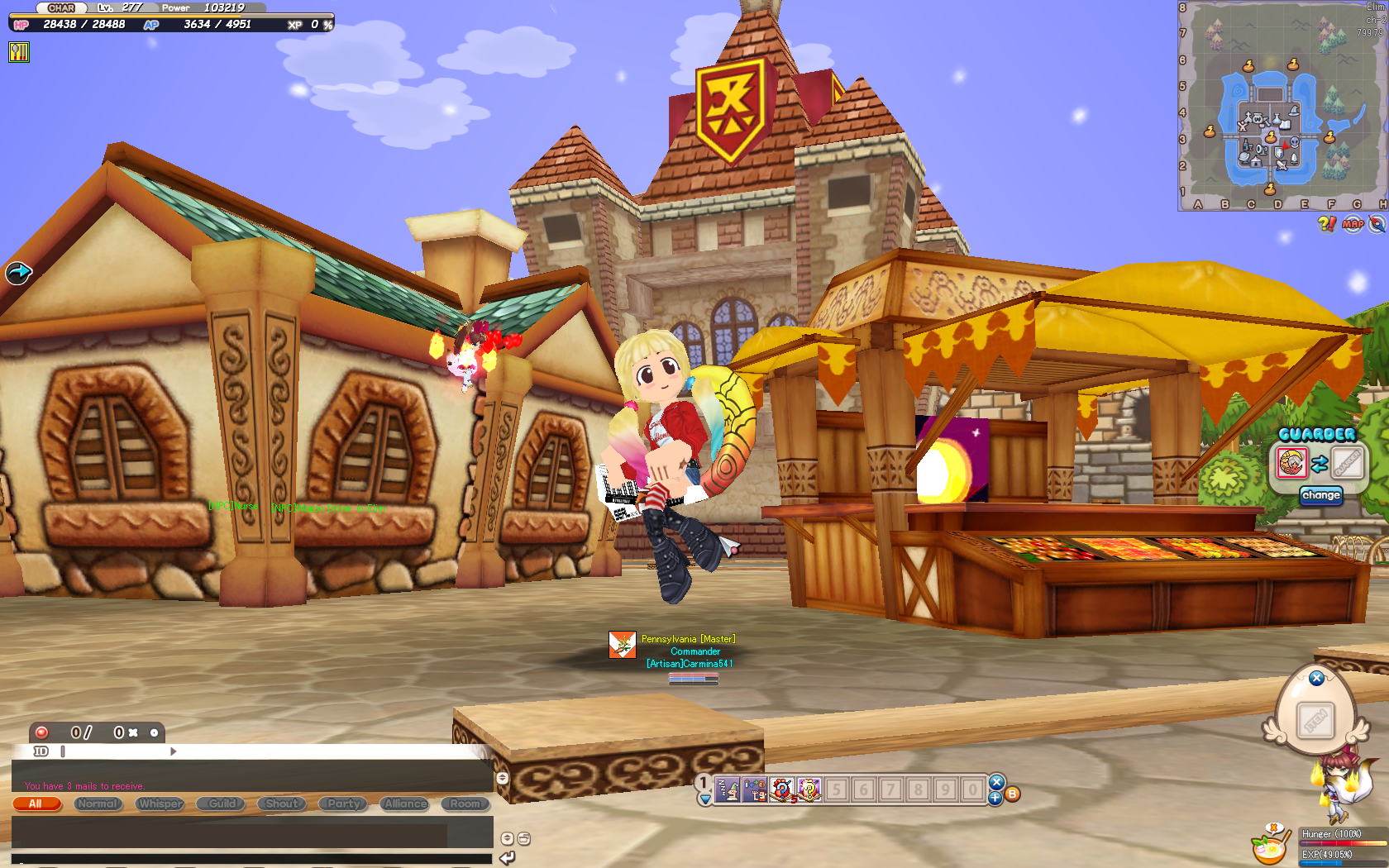Open the world map with MAP button
The width and height of the screenshot is (1389, 868).
[x=1353, y=224]
